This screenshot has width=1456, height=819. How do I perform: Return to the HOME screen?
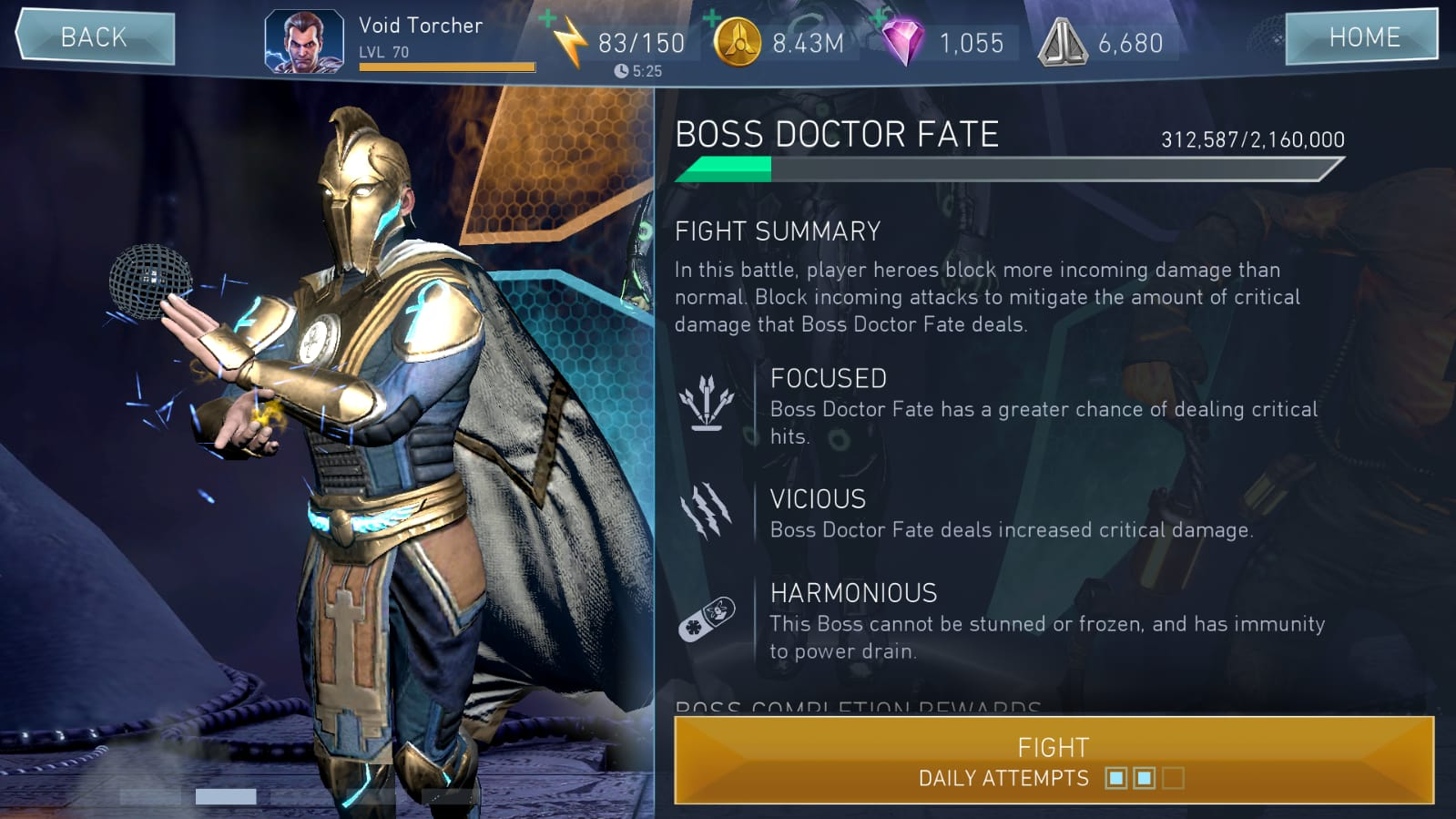tap(1362, 37)
